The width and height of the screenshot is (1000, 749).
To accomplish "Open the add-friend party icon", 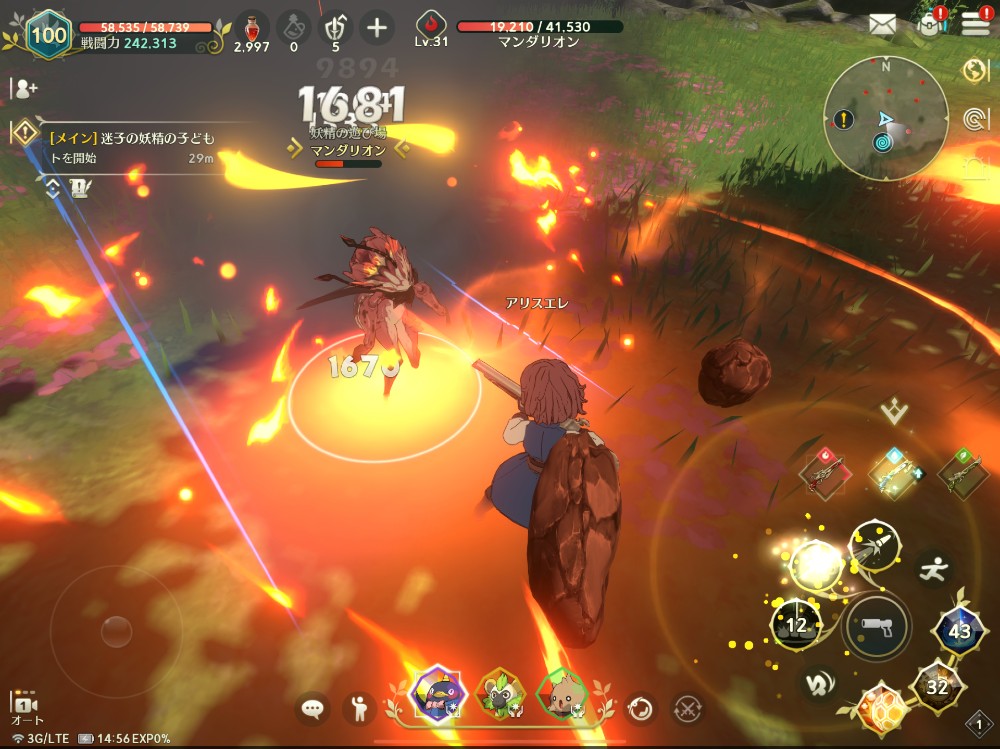I will 24,88.
